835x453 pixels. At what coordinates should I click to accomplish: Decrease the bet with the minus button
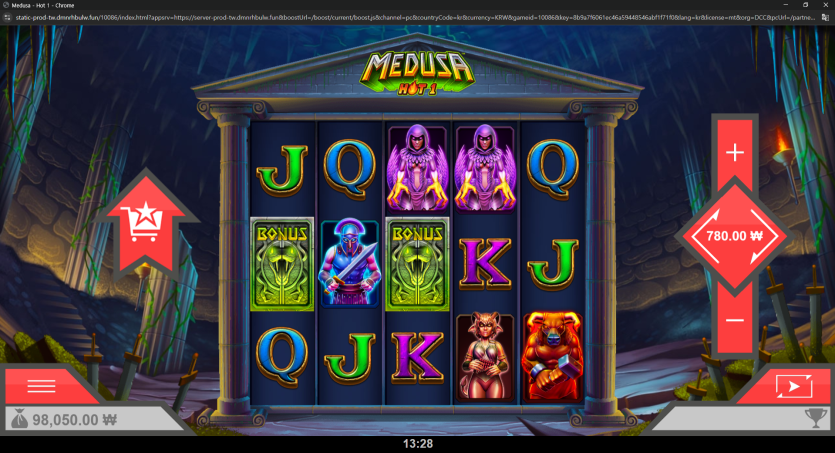[x=735, y=320]
